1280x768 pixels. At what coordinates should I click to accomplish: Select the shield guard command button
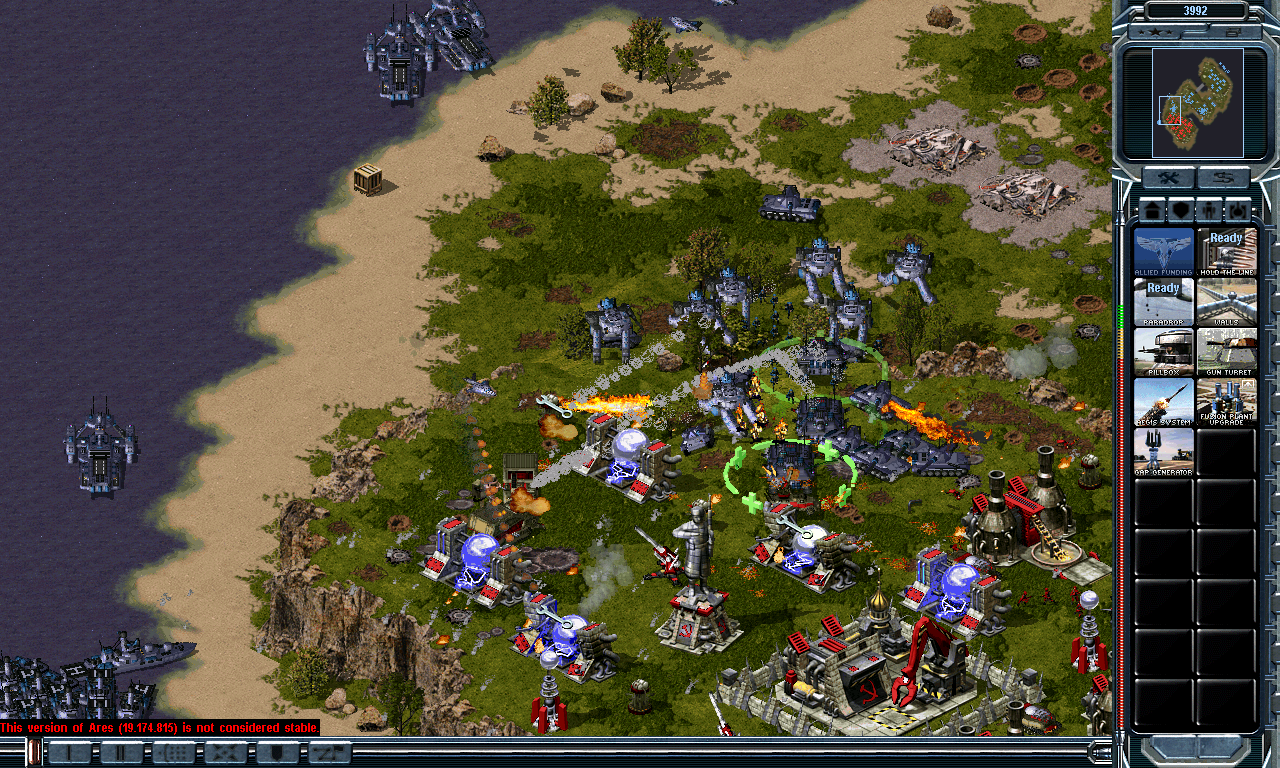277,753
